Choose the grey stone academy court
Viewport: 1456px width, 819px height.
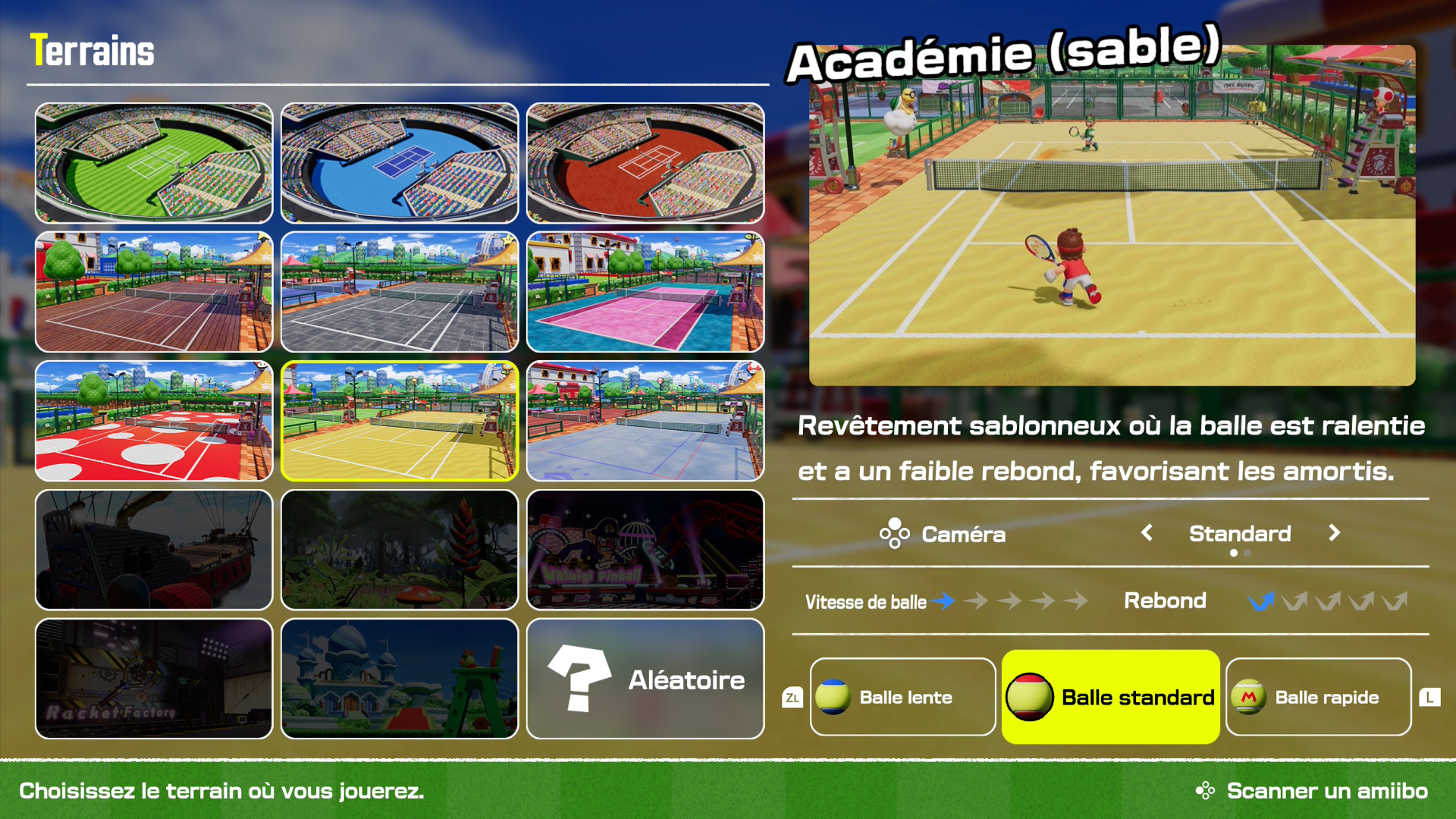coord(400,292)
